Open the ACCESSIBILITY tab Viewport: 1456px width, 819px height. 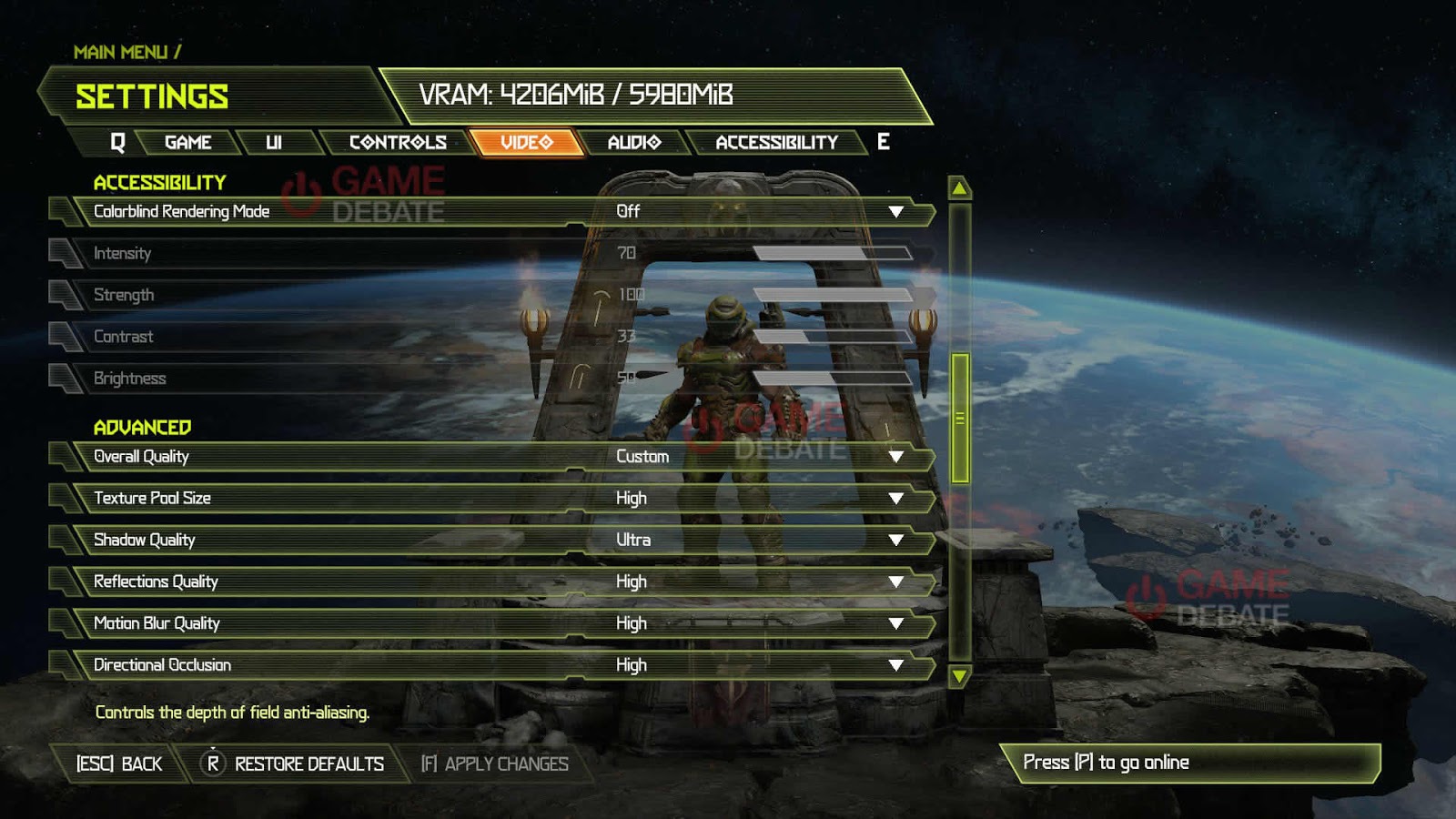point(776,142)
